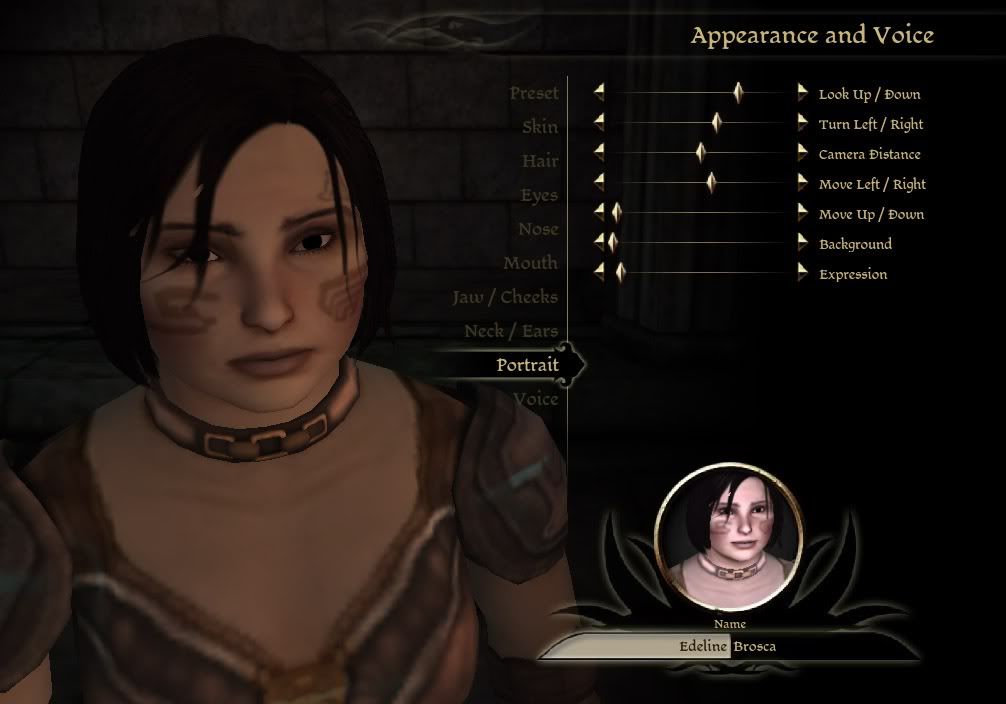Screen dimensions: 1006x704
Task: Select the Neck / Ears category
Action: coord(511,331)
